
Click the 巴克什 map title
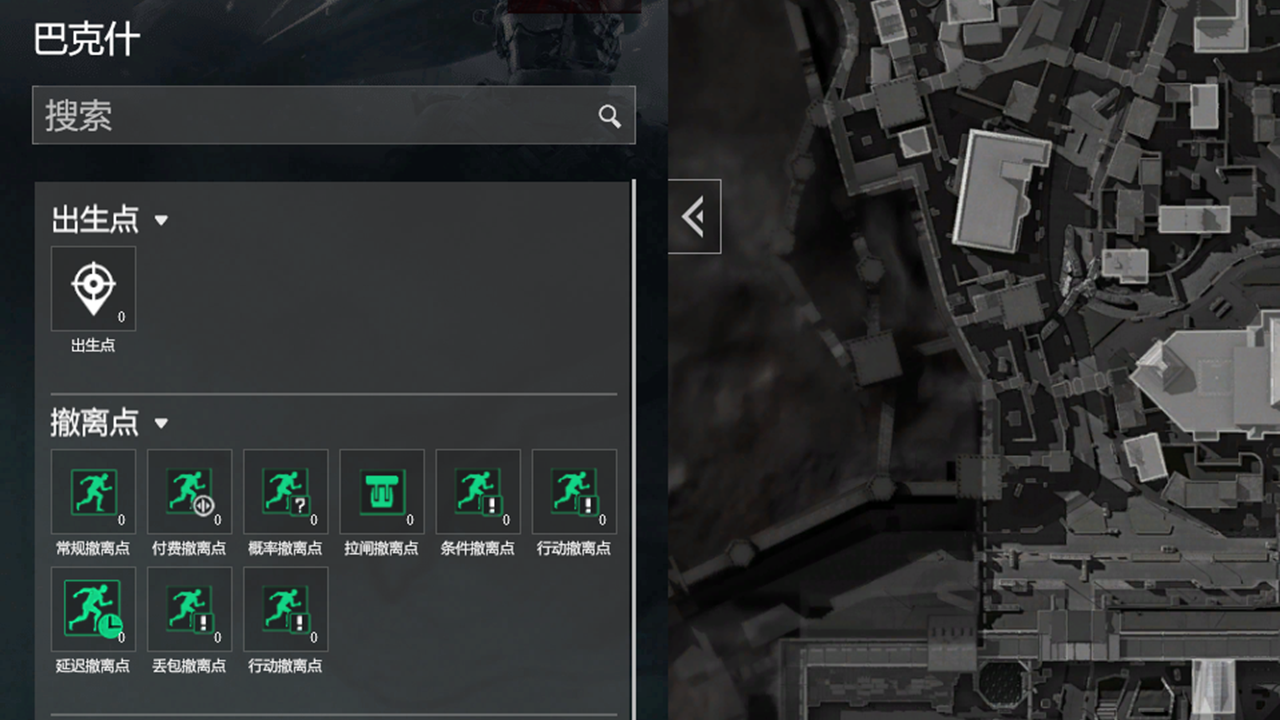85,38
